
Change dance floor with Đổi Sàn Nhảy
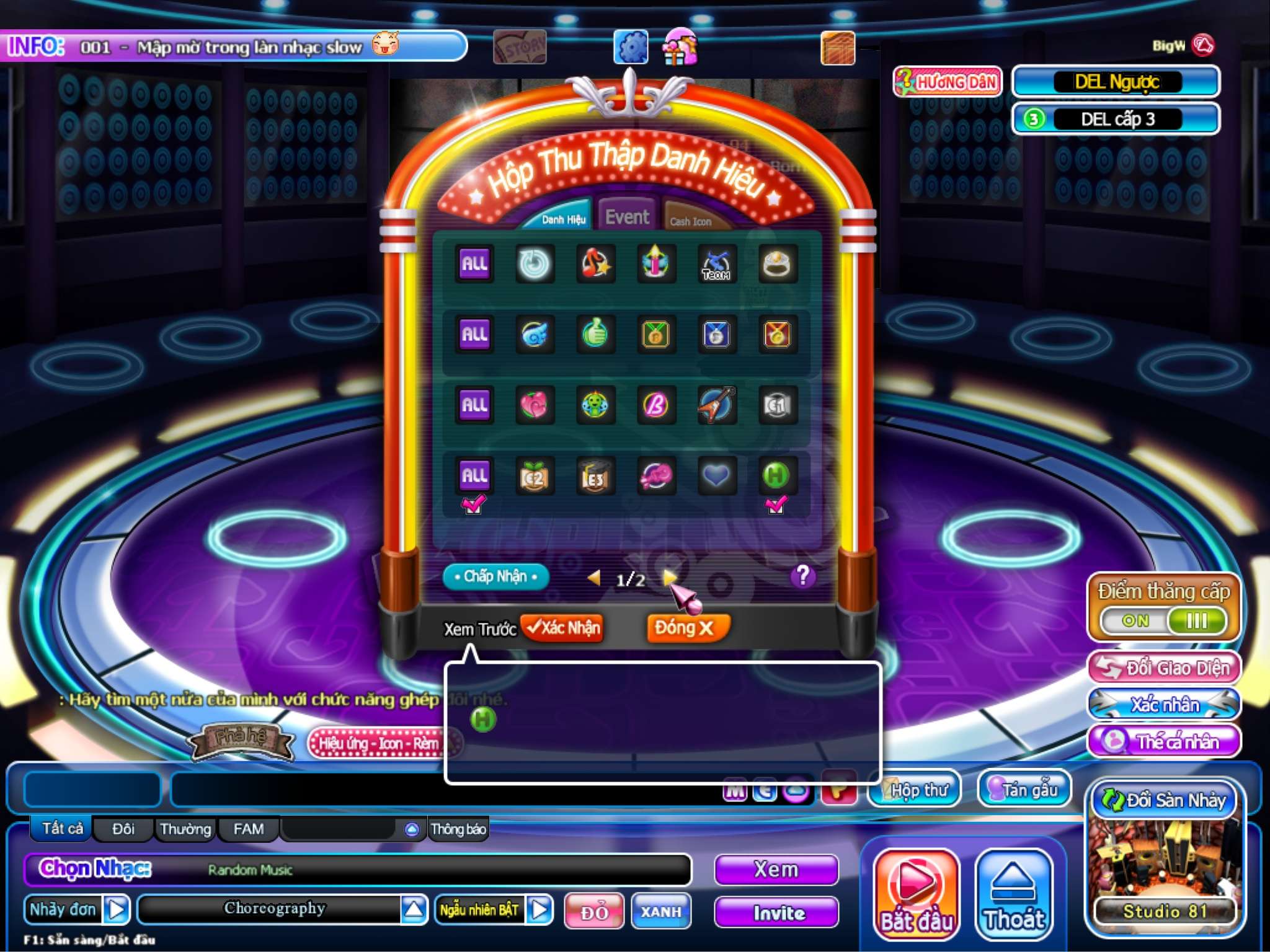tap(1164, 800)
